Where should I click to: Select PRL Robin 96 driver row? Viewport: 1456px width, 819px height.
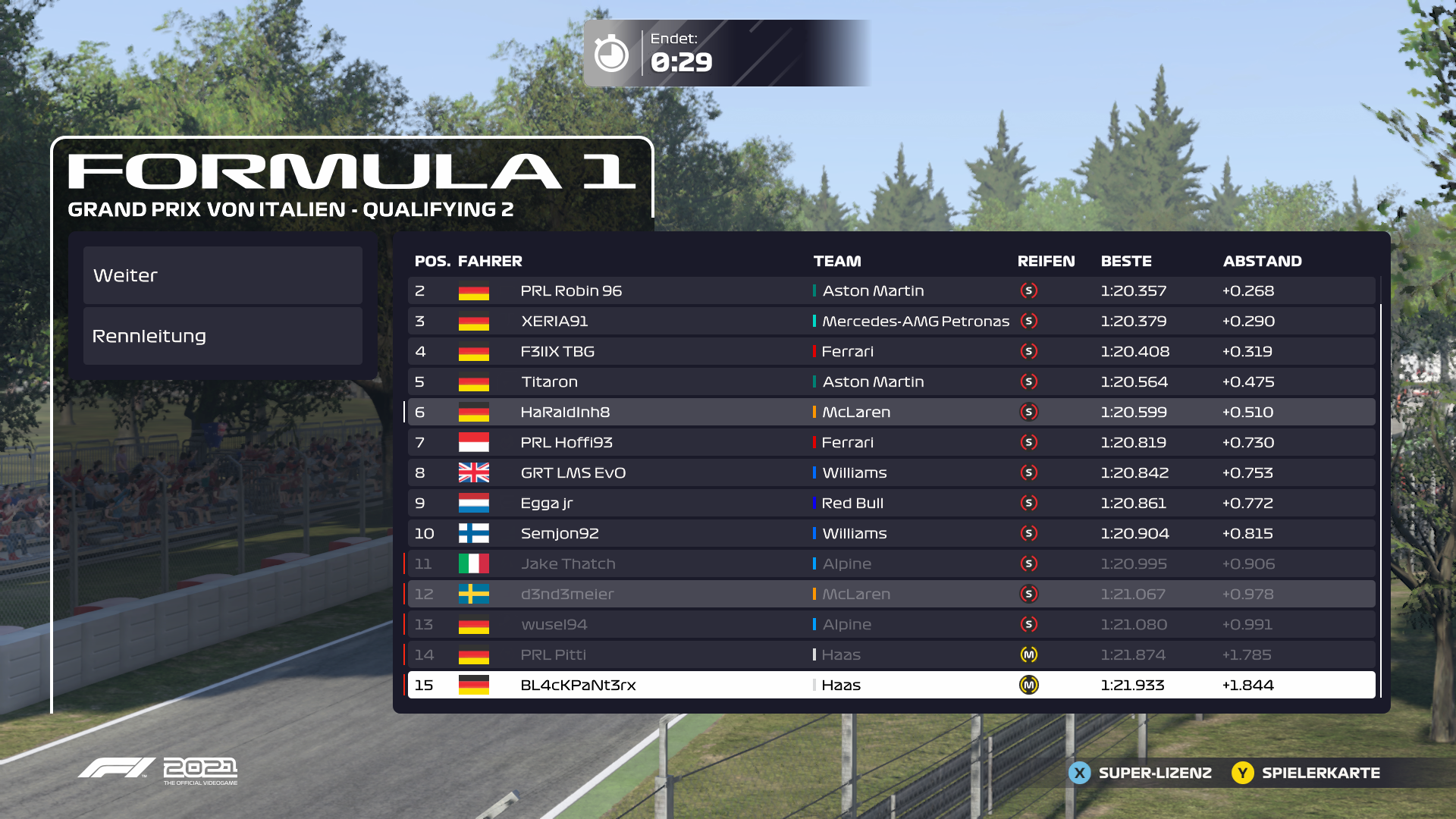(x=891, y=291)
